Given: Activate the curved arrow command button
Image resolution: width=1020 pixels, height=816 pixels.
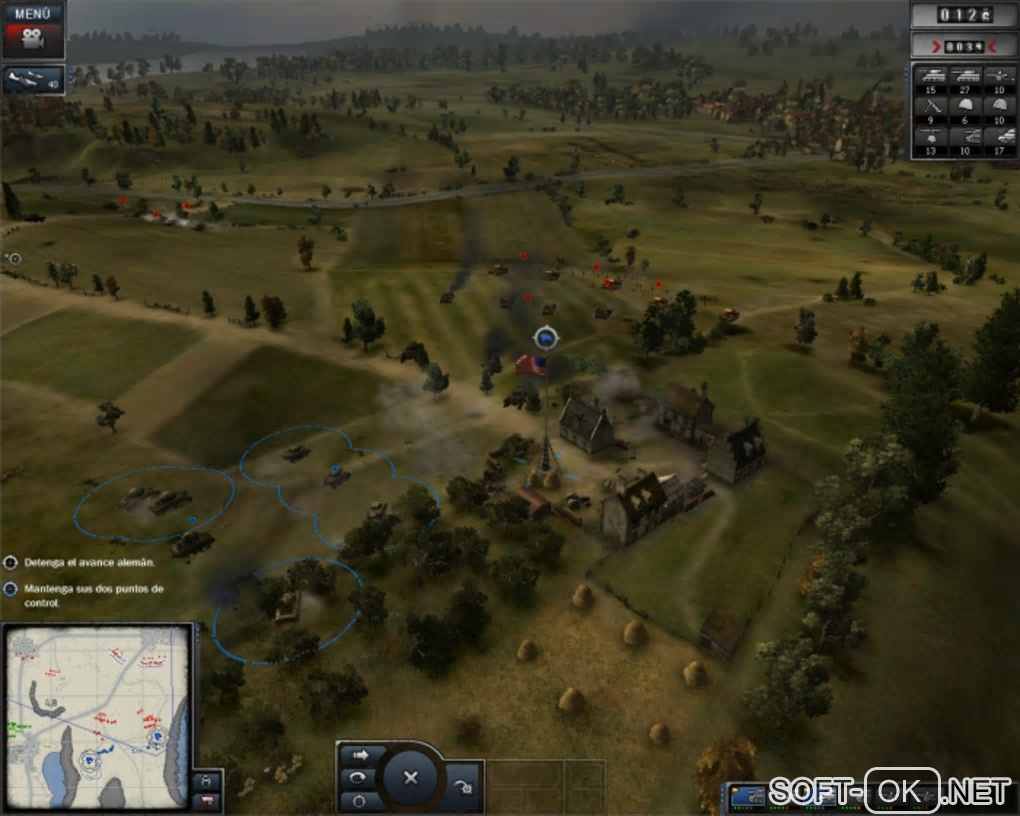Looking at the screenshot, I should pyautogui.click(x=360, y=779).
